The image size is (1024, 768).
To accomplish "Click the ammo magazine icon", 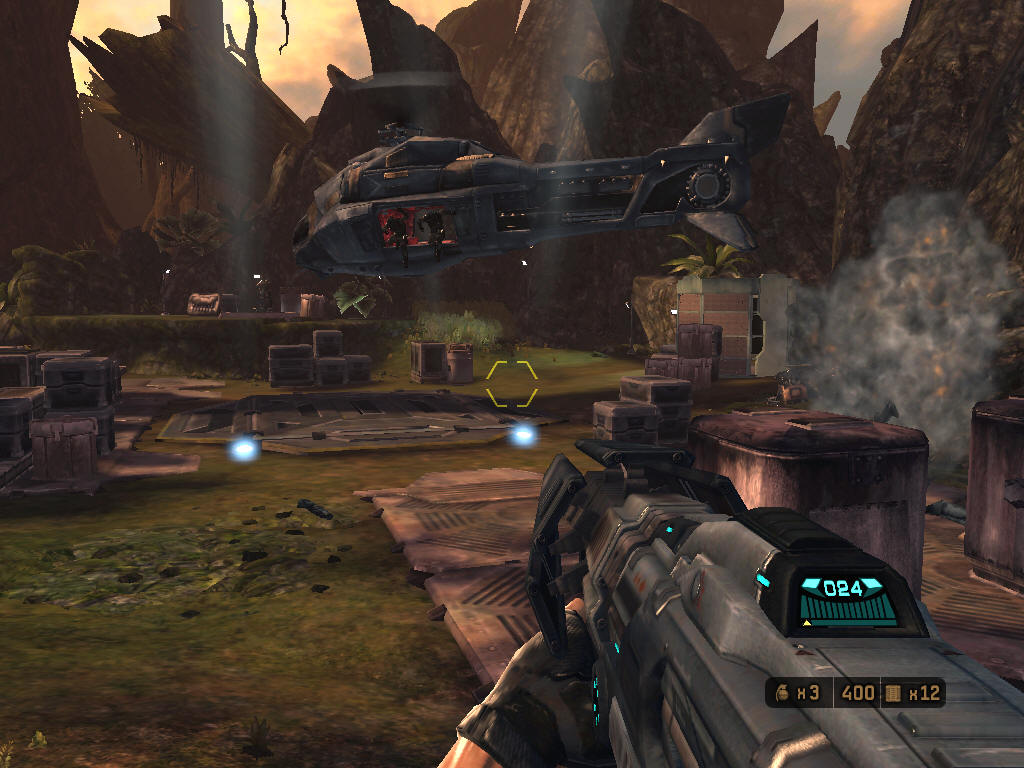I will tap(892, 693).
